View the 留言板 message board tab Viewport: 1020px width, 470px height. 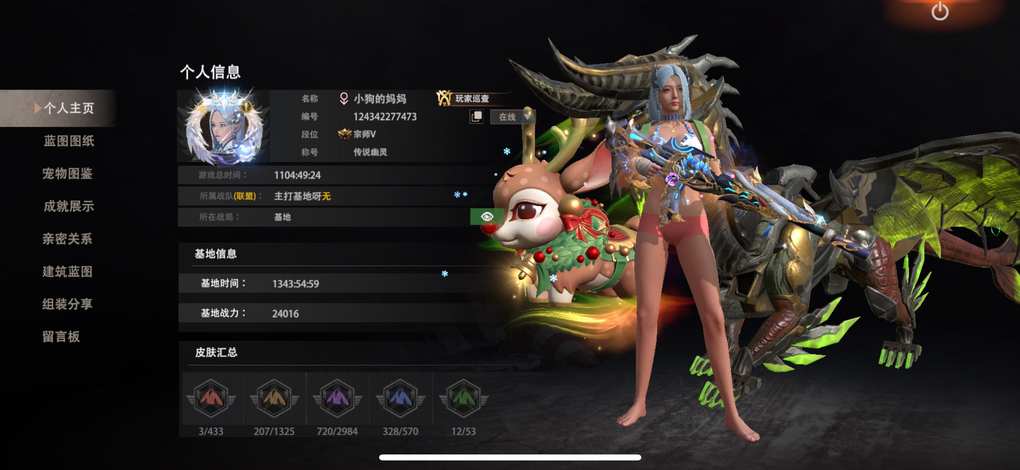pyautogui.click(x=60, y=337)
